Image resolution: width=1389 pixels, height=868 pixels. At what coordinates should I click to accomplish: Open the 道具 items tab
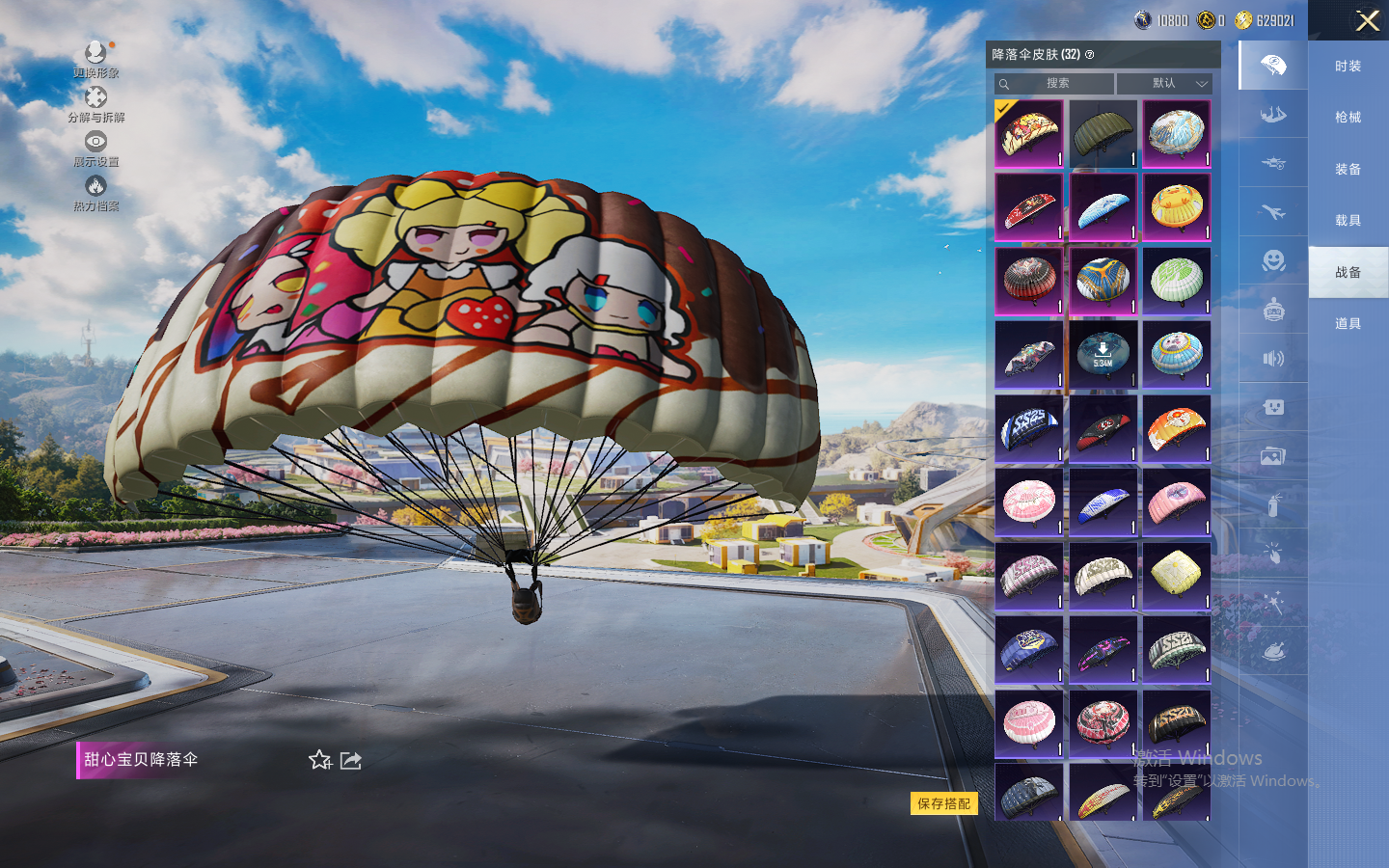click(x=1348, y=324)
